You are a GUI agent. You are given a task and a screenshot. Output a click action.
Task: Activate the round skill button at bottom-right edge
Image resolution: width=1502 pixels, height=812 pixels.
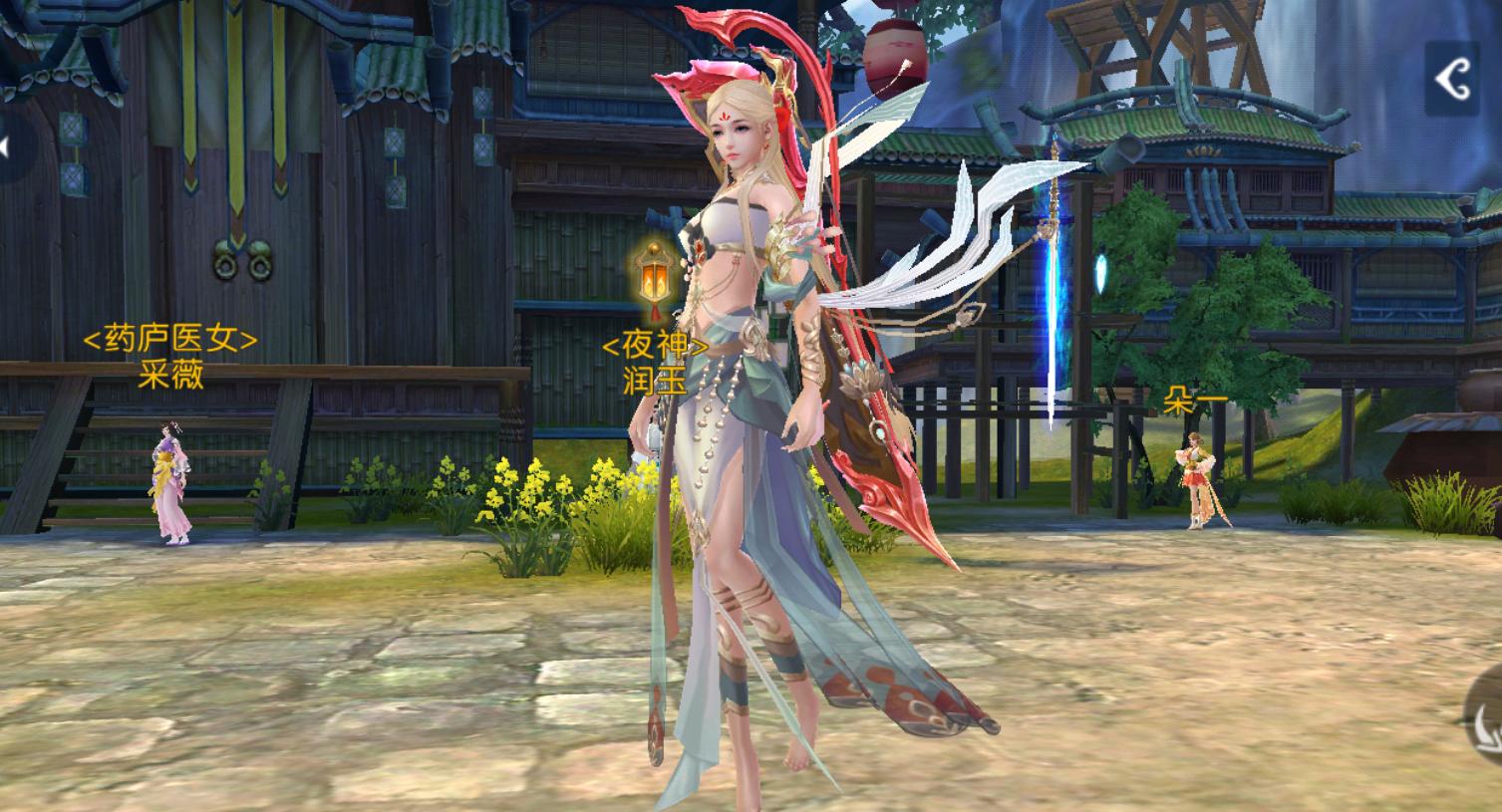pos(1484,723)
